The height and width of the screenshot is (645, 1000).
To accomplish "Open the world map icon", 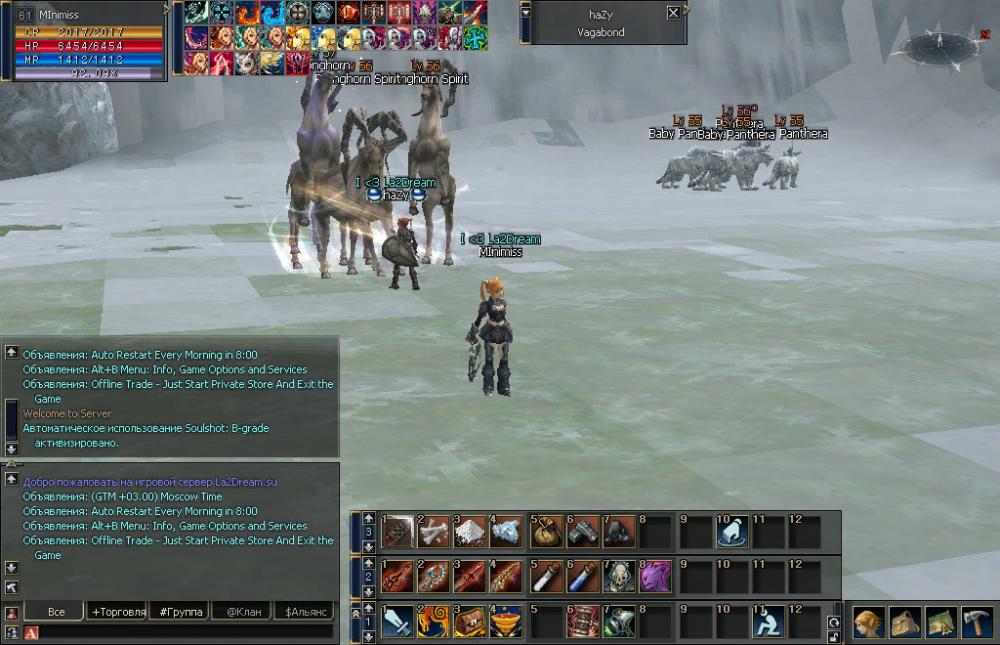I will click(941, 622).
